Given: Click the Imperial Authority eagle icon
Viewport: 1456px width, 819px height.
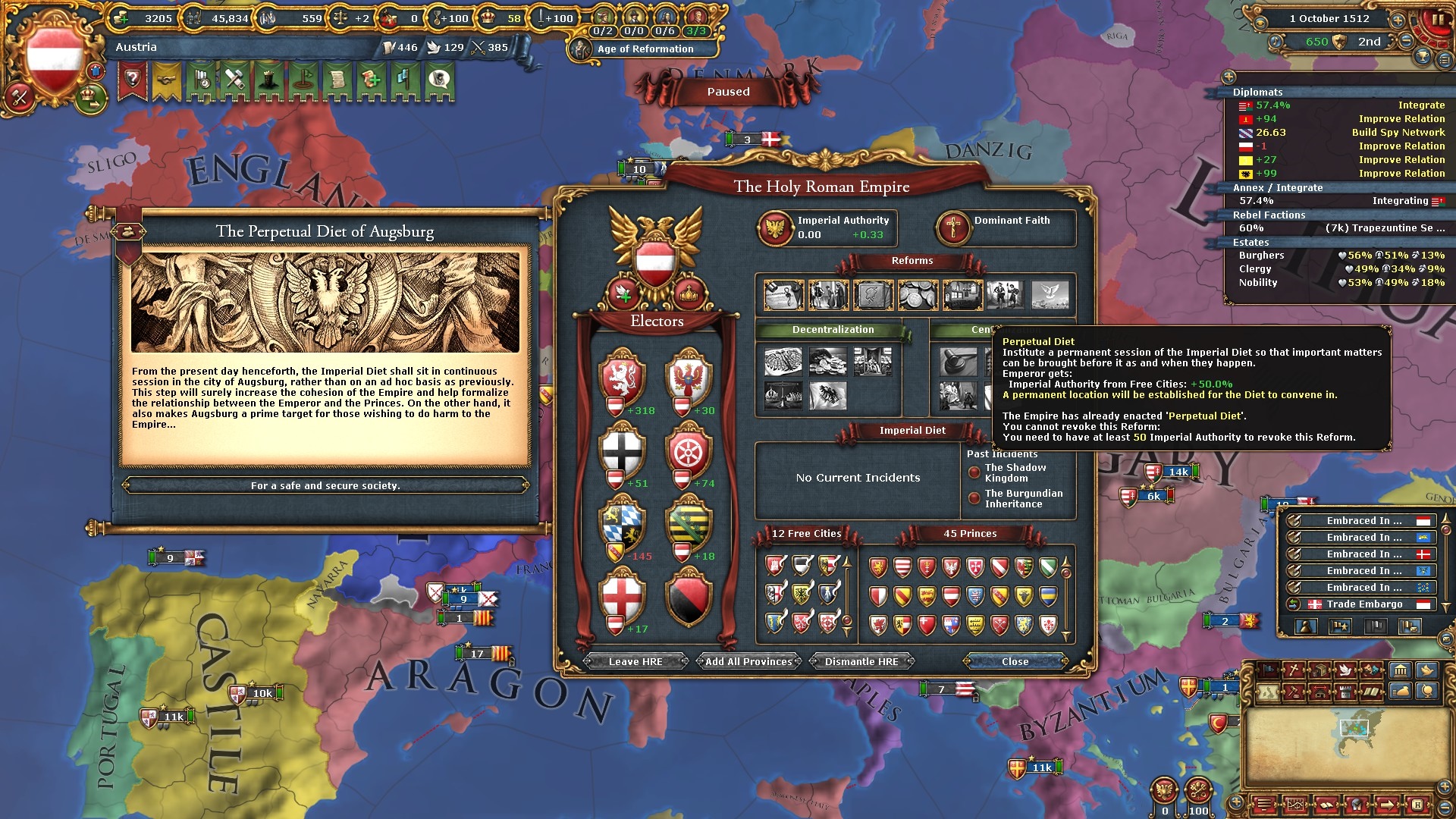Looking at the screenshot, I should pos(776,227).
